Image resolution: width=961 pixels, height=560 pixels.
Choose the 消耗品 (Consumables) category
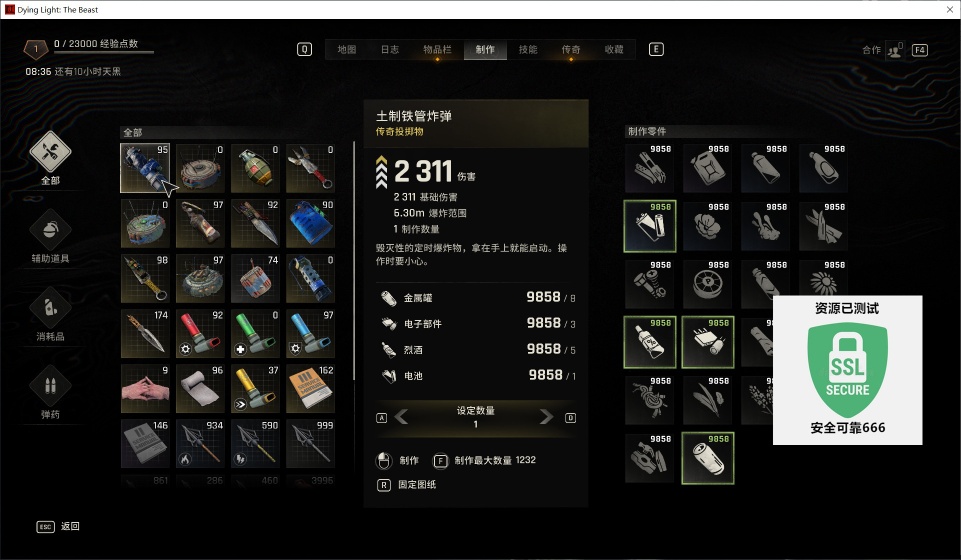[50, 314]
